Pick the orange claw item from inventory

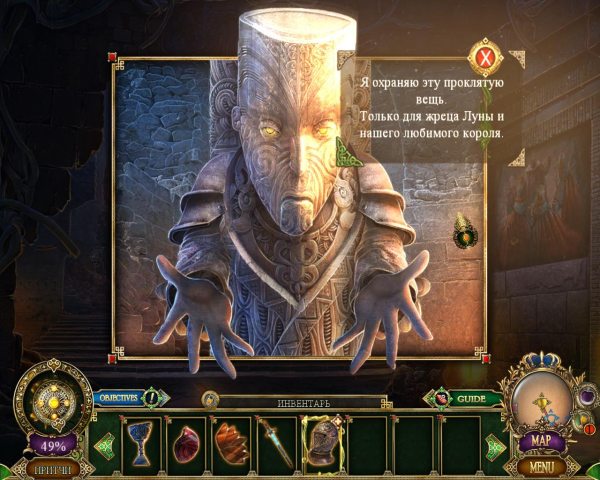(231, 441)
